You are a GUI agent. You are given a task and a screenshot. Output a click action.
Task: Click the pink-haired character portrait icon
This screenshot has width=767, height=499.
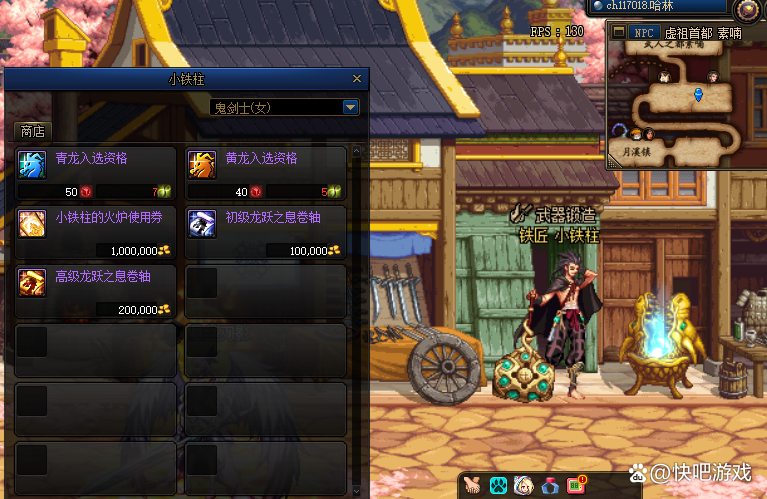click(x=523, y=486)
